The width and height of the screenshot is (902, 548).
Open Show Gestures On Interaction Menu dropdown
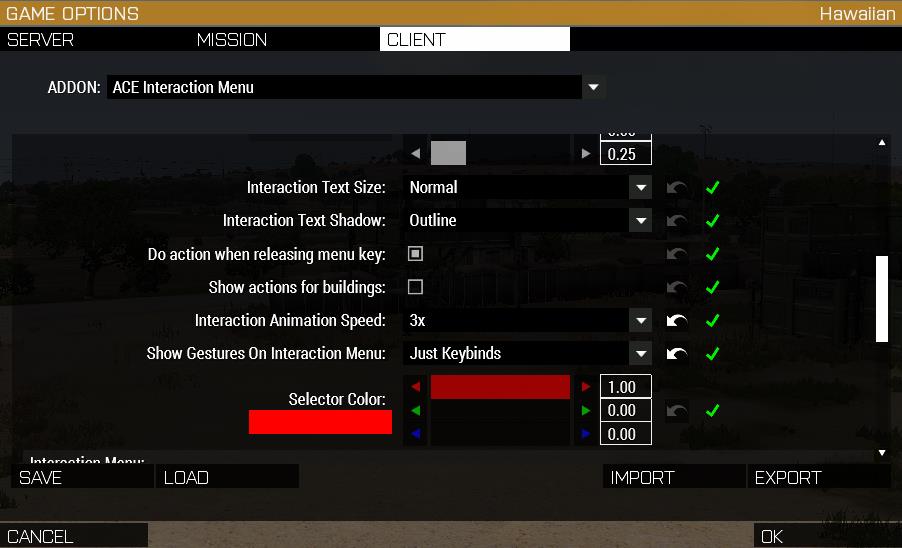[x=640, y=353]
